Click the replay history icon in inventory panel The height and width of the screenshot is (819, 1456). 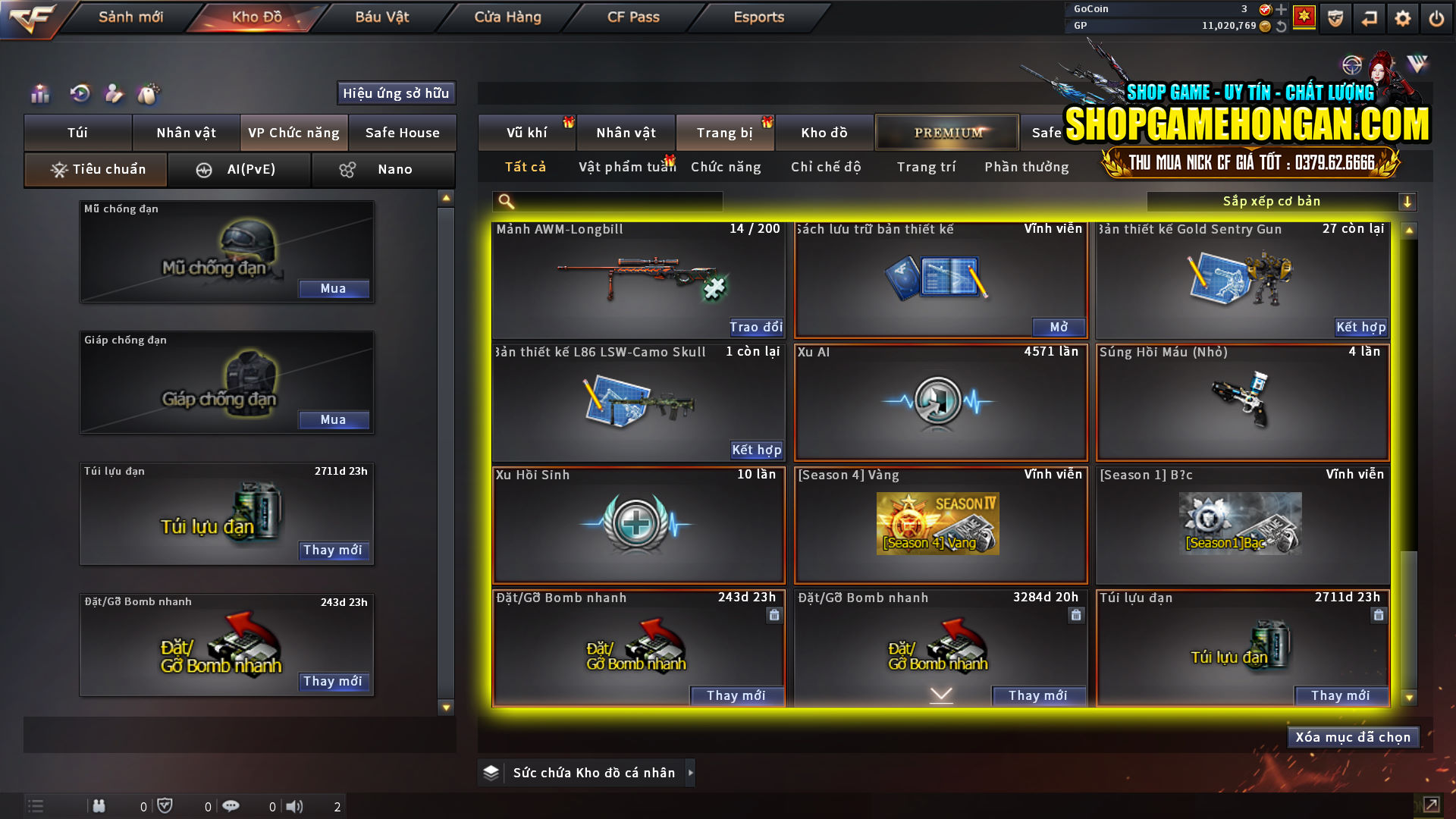tap(79, 93)
